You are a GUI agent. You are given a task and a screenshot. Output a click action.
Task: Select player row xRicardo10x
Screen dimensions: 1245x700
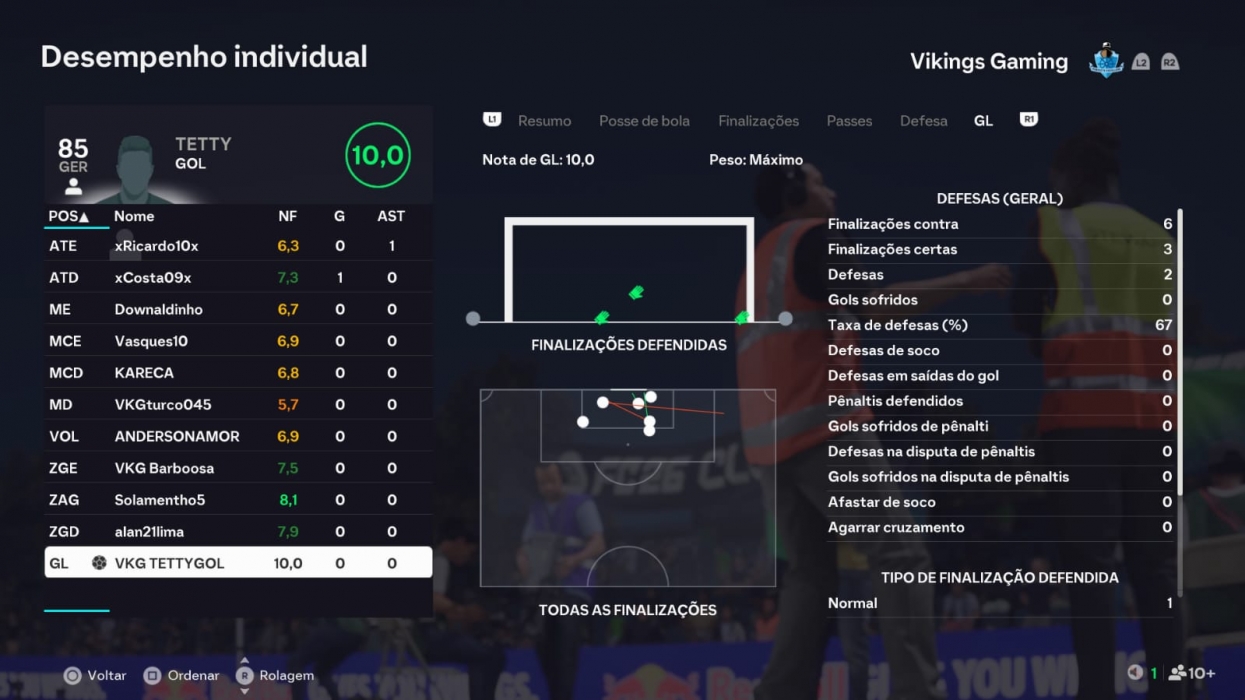[x=238, y=246]
